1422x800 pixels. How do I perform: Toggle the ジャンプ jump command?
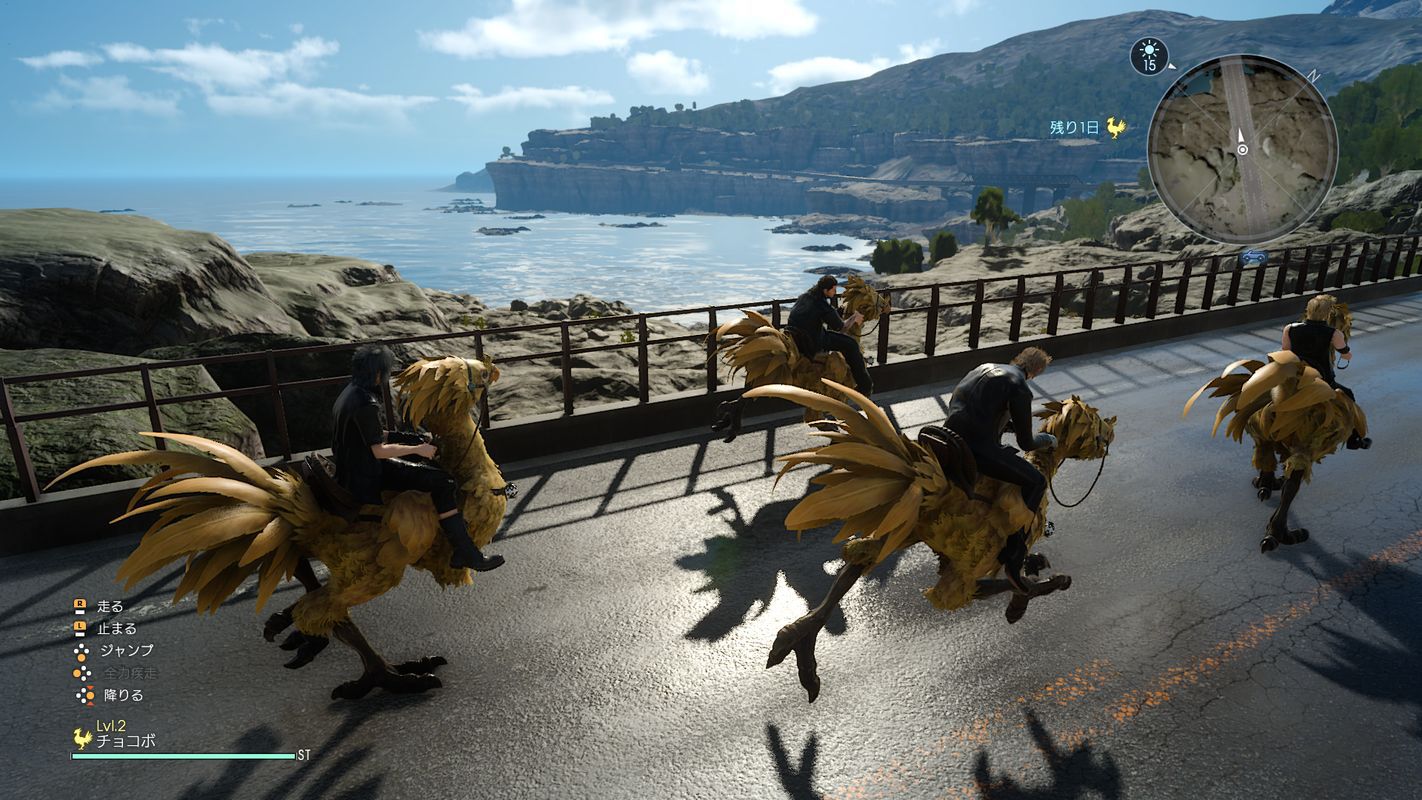coord(127,648)
